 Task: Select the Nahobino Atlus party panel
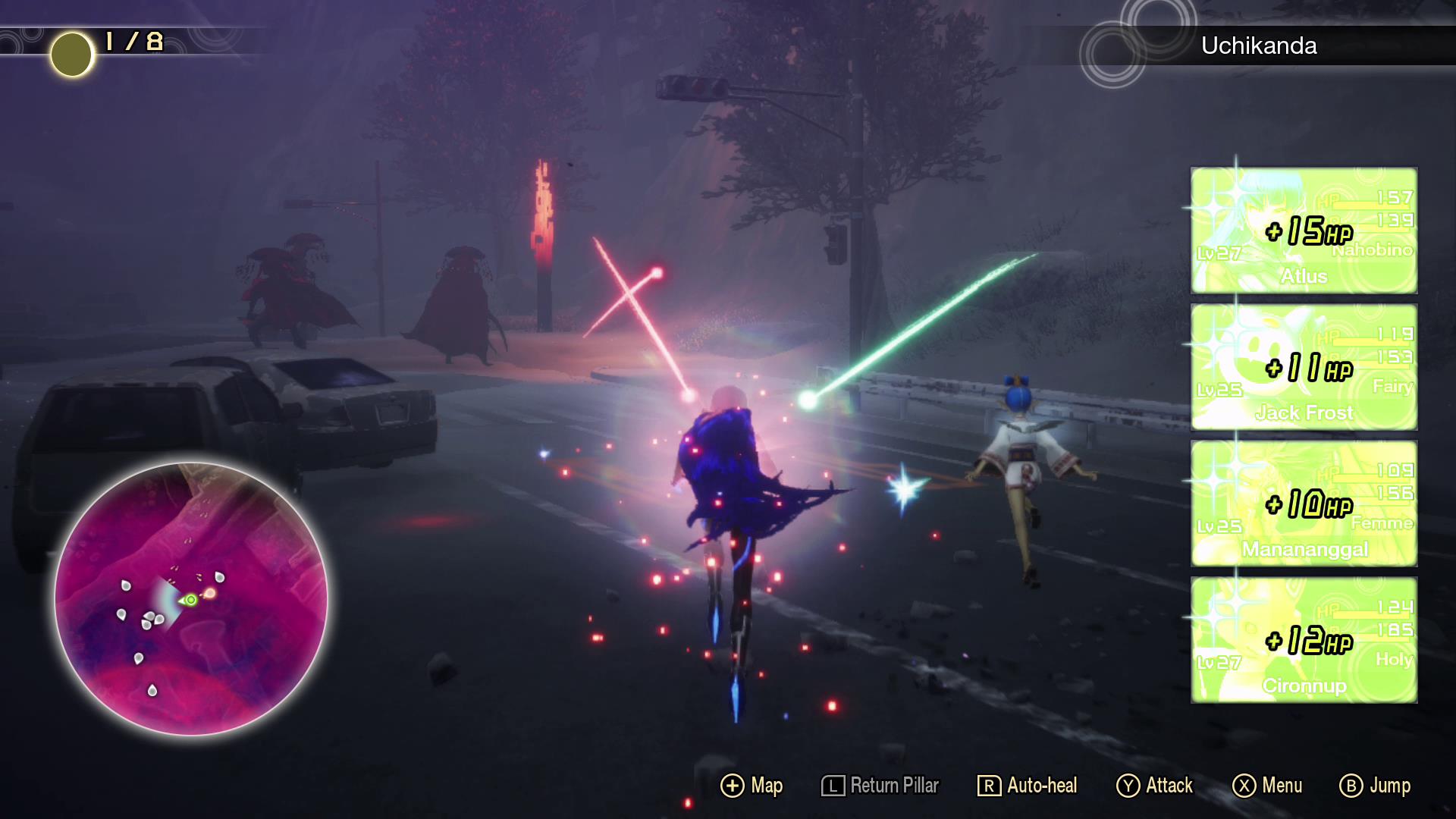click(x=1304, y=231)
